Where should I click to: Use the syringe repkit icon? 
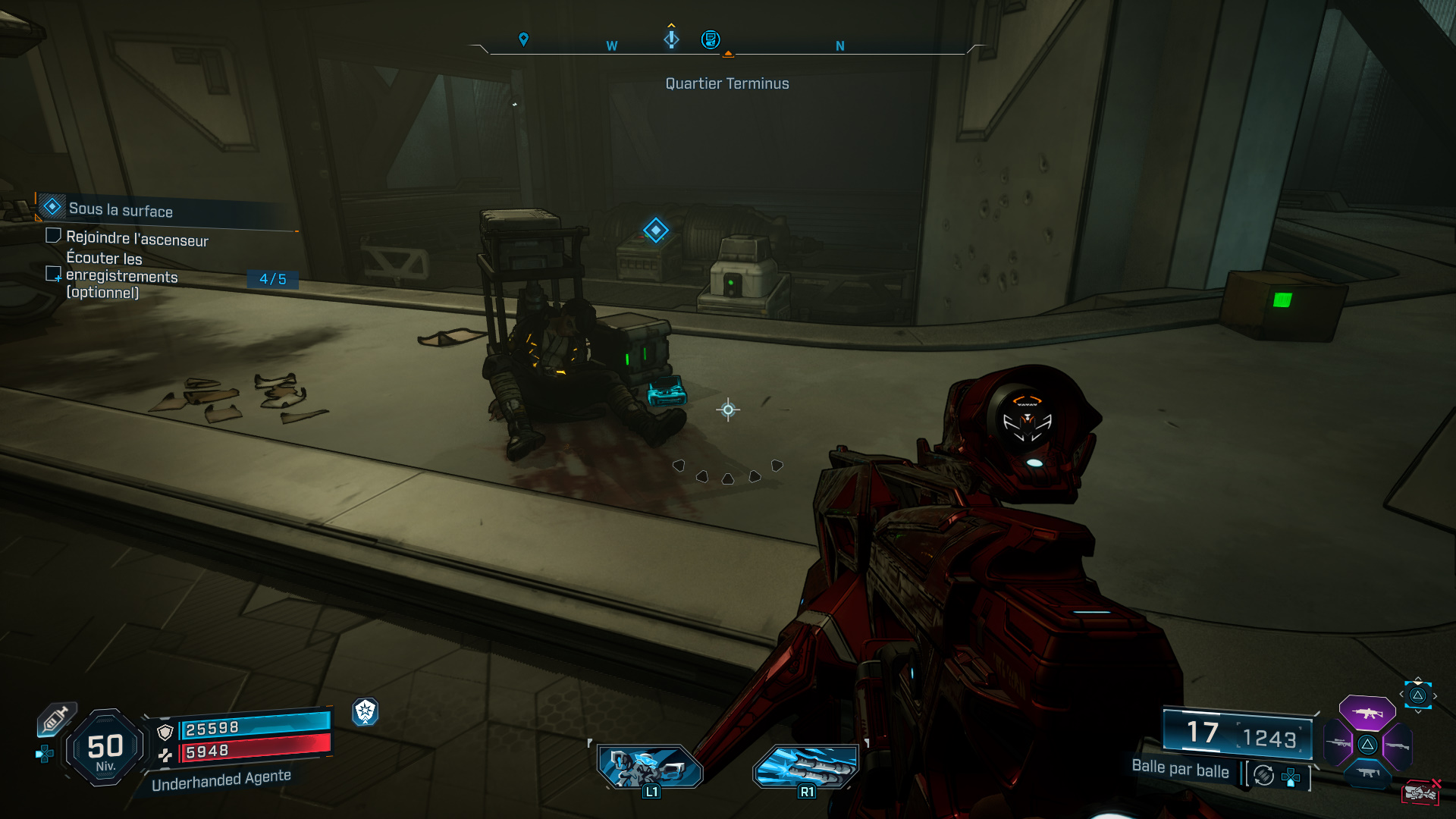tap(55, 719)
